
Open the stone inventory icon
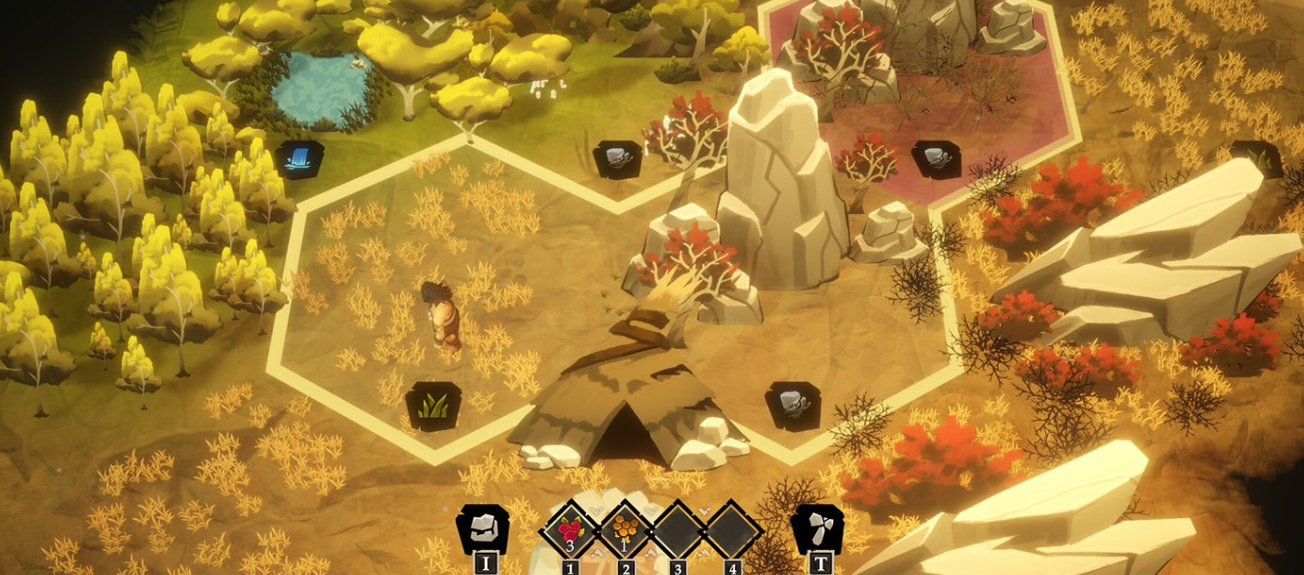pos(483,528)
